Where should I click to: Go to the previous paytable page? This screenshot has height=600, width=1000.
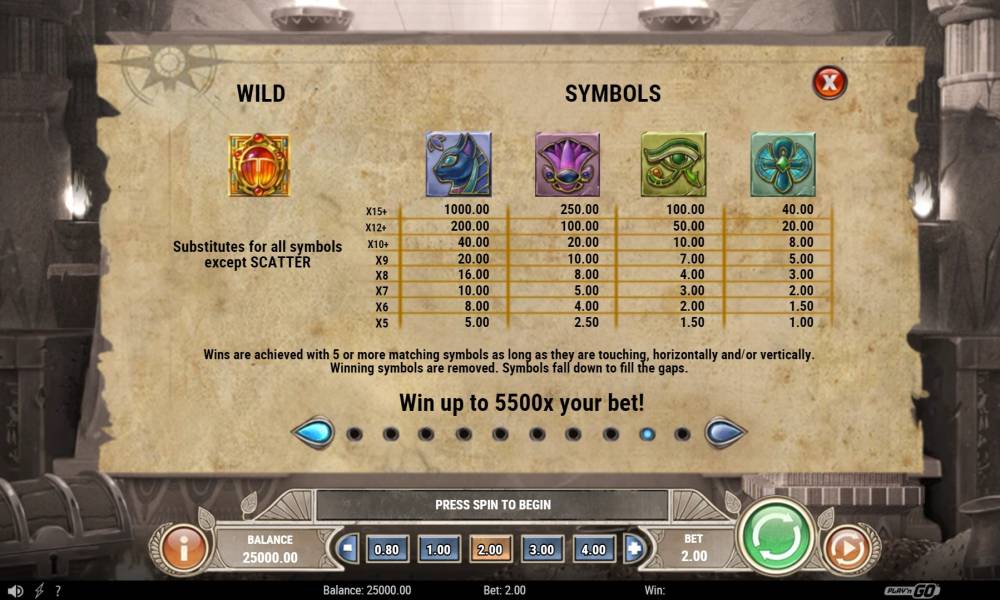point(312,433)
